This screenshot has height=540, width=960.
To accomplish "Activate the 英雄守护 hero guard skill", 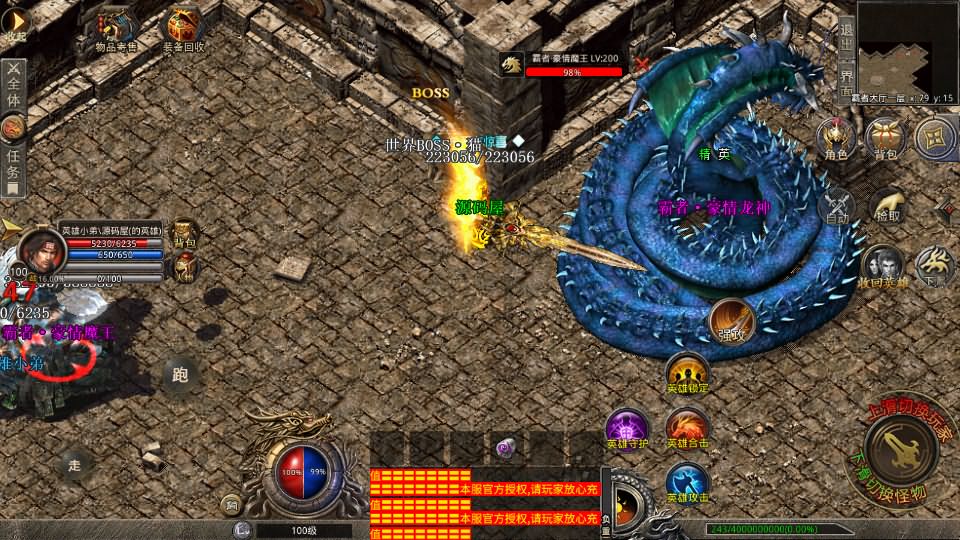I will click(x=628, y=427).
